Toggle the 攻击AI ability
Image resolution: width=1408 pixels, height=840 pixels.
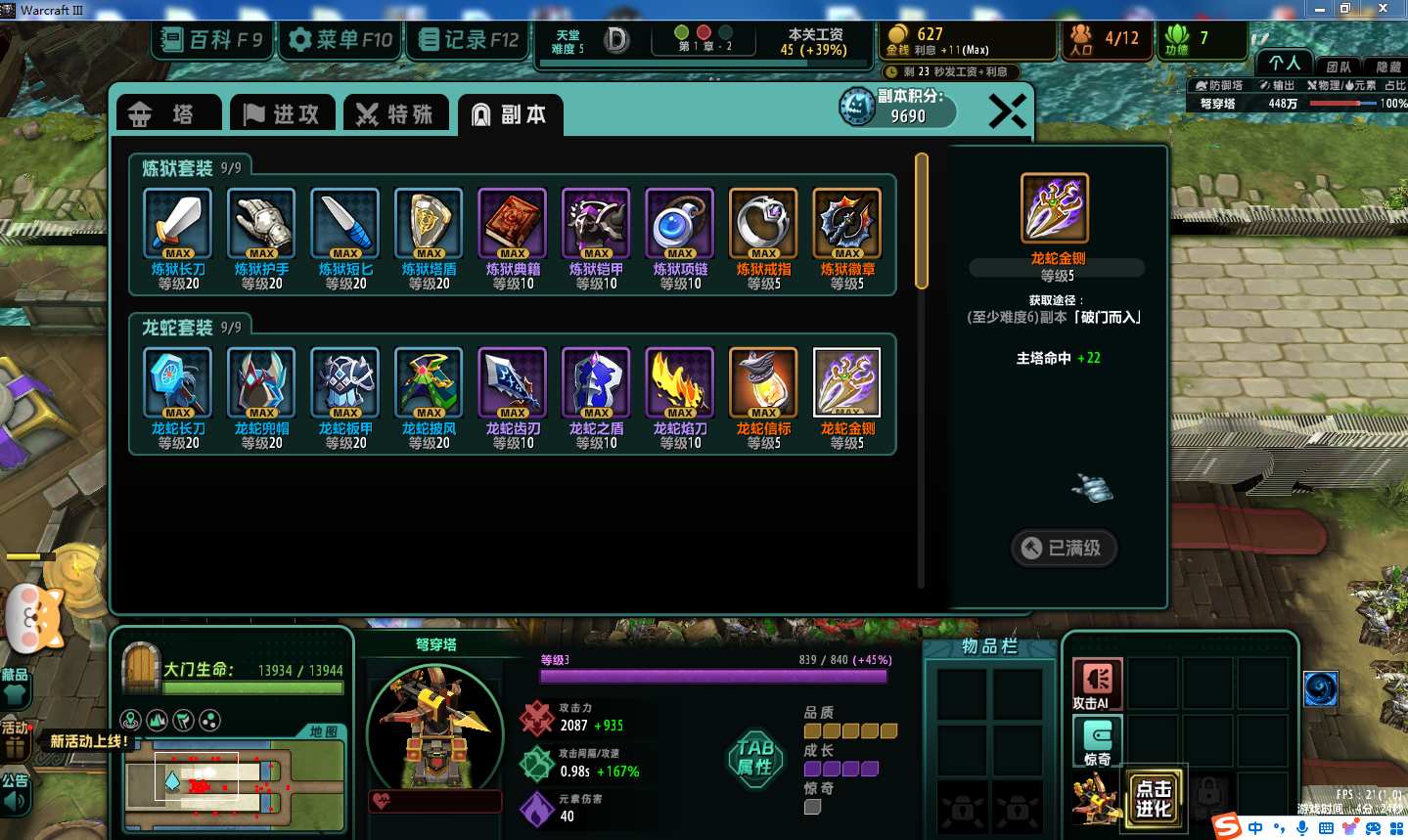(1097, 682)
